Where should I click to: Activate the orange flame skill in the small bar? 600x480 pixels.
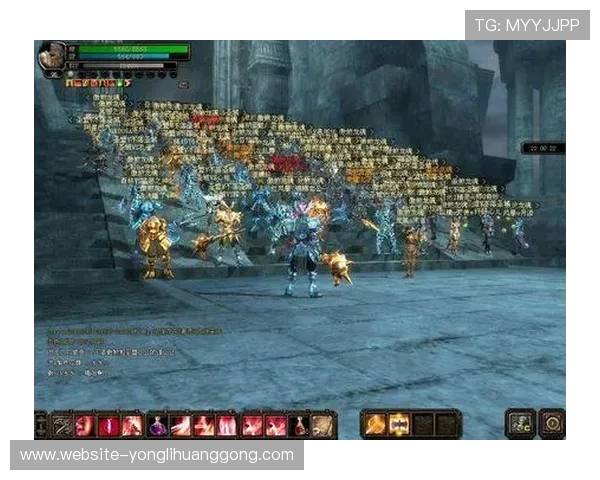point(375,424)
